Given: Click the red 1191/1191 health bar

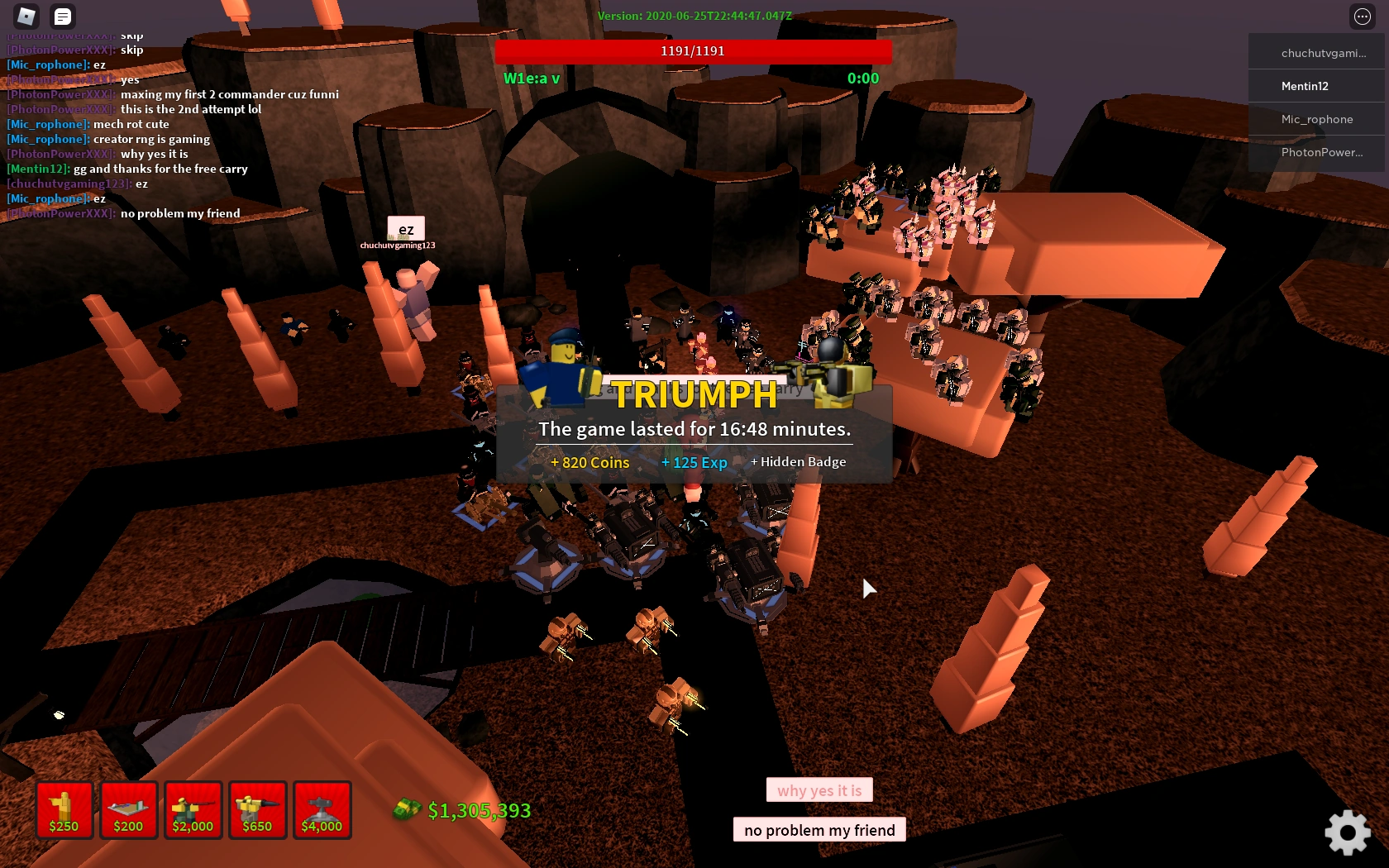Looking at the screenshot, I should pyautogui.click(x=694, y=50).
